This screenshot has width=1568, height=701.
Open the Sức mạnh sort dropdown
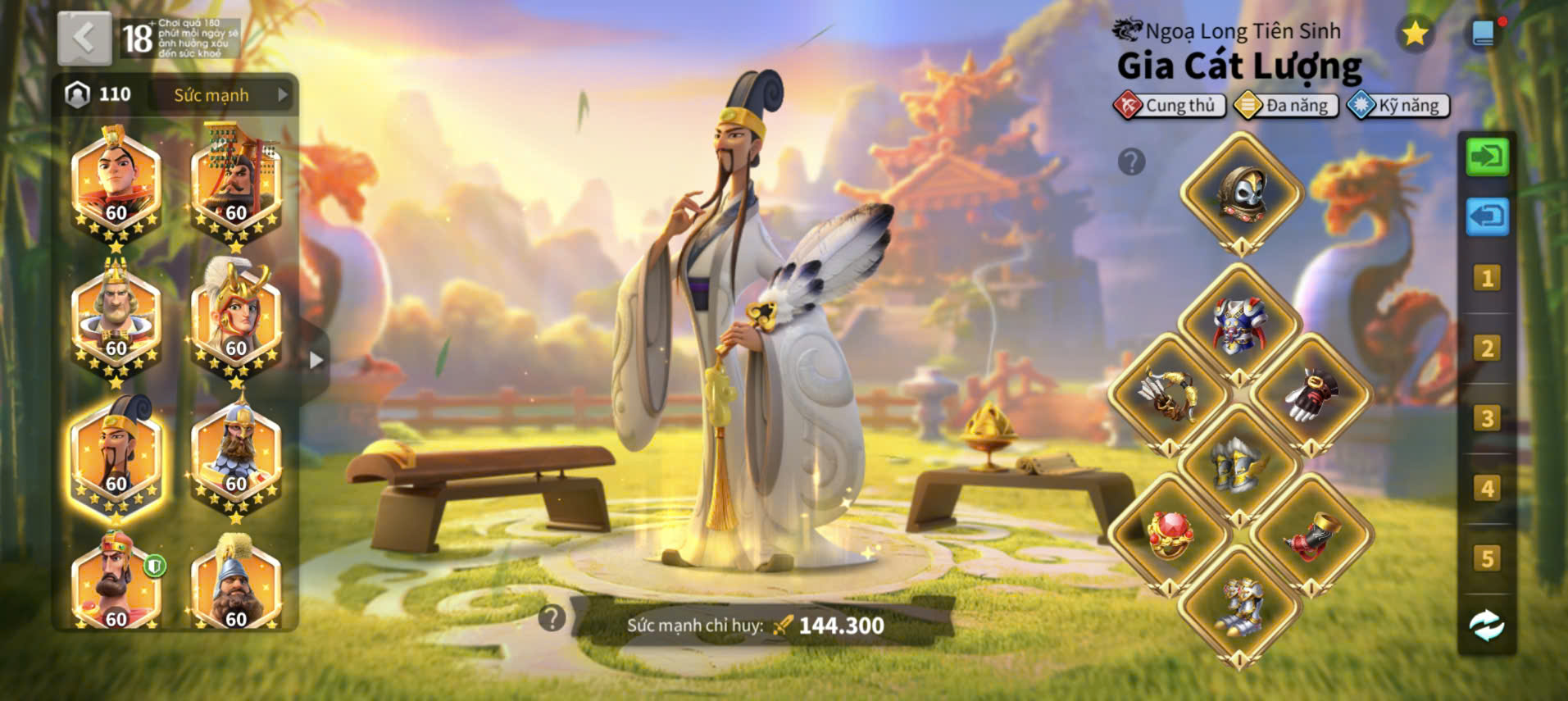tap(221, 95)
